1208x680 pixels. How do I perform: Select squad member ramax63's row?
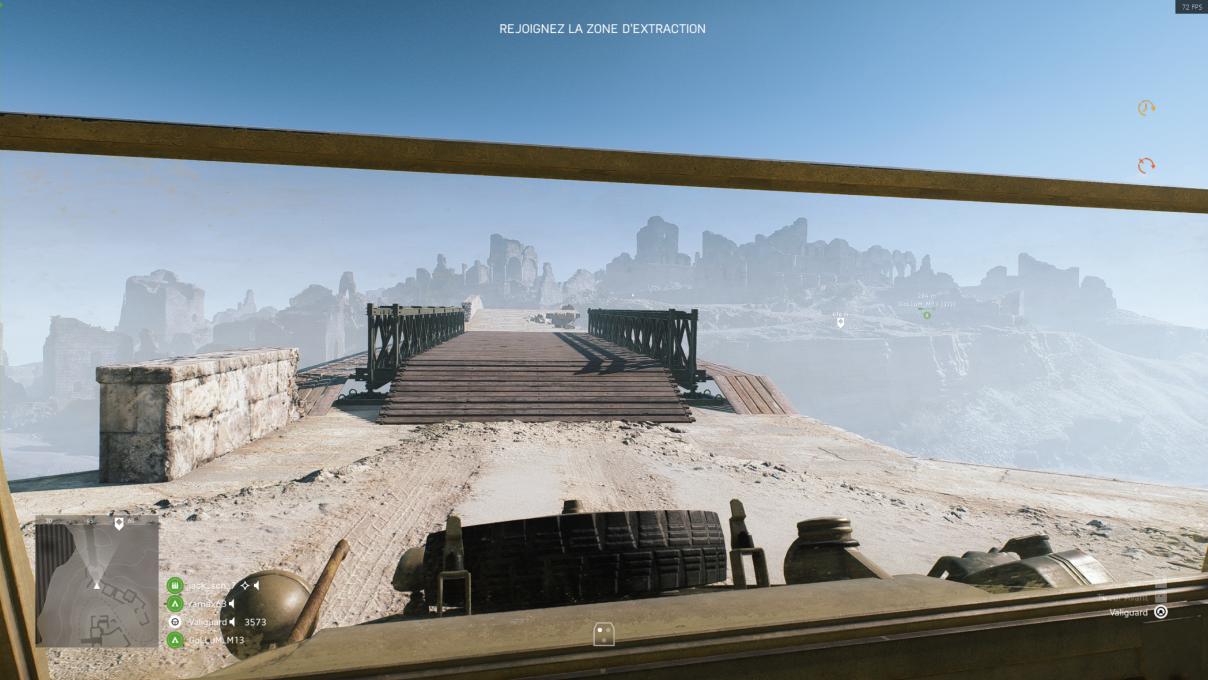click(x=203, y=604)
